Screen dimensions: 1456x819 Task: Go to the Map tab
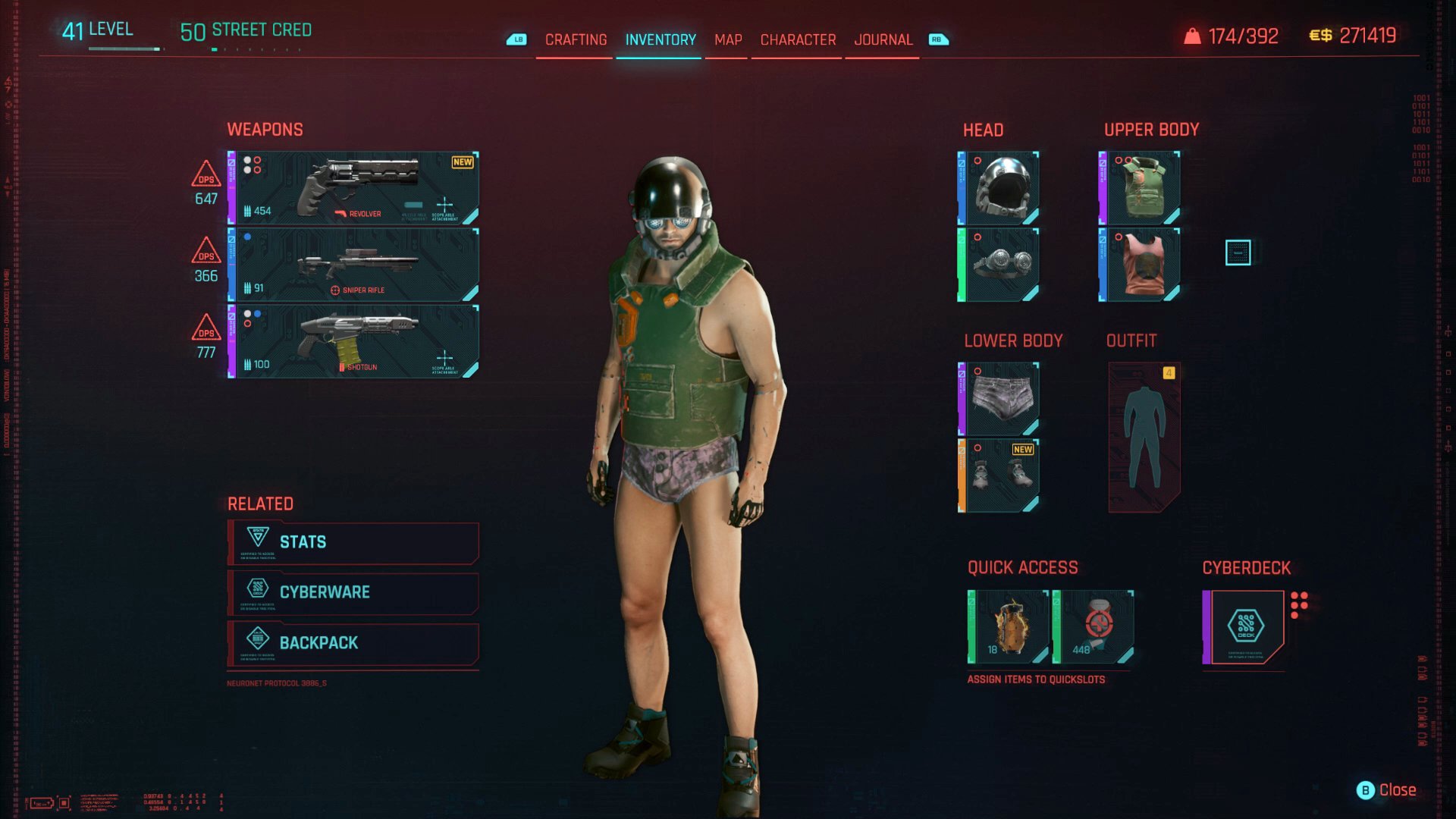727,39
